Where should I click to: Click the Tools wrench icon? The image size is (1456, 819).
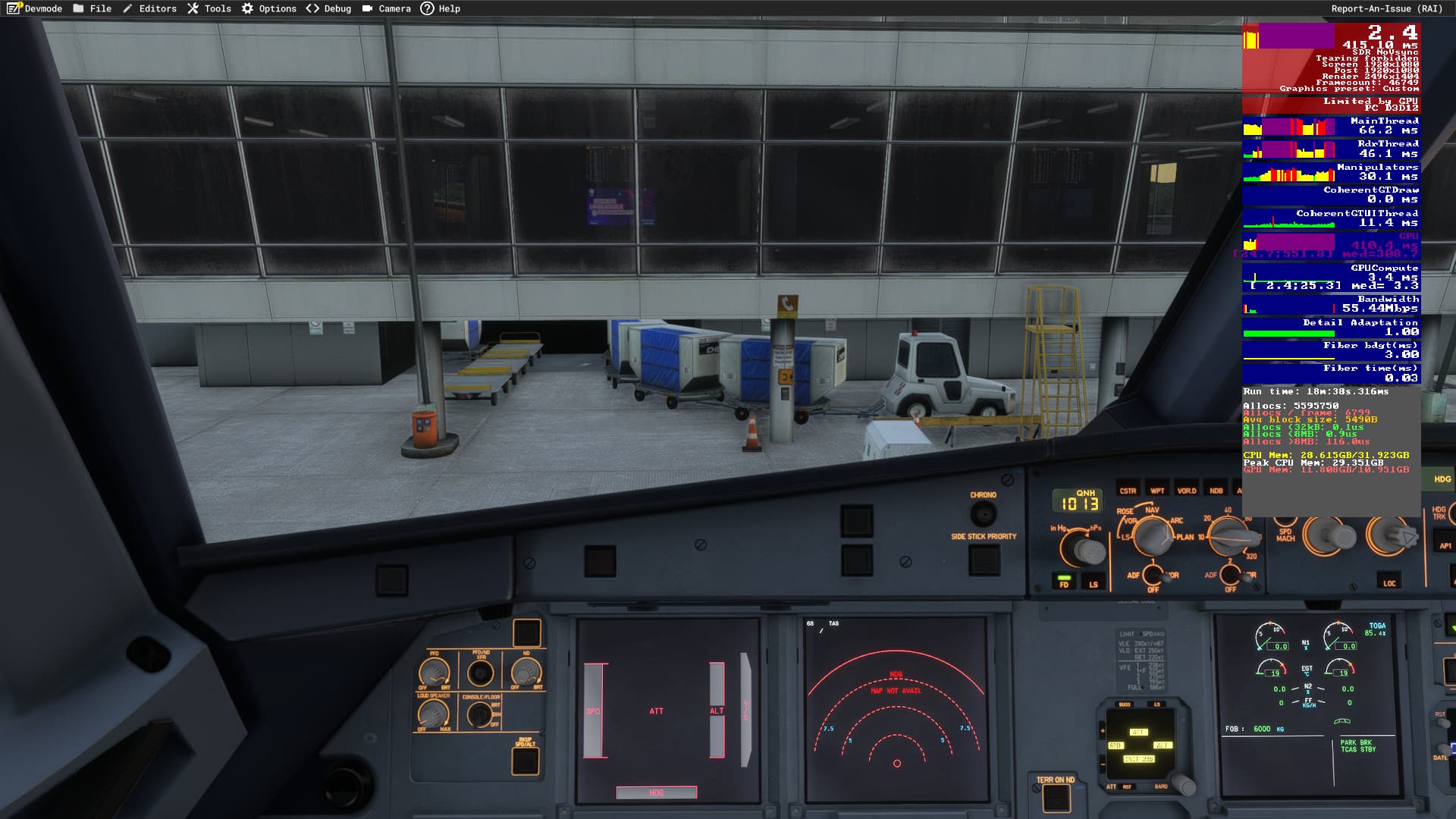(x=192, y=8)
